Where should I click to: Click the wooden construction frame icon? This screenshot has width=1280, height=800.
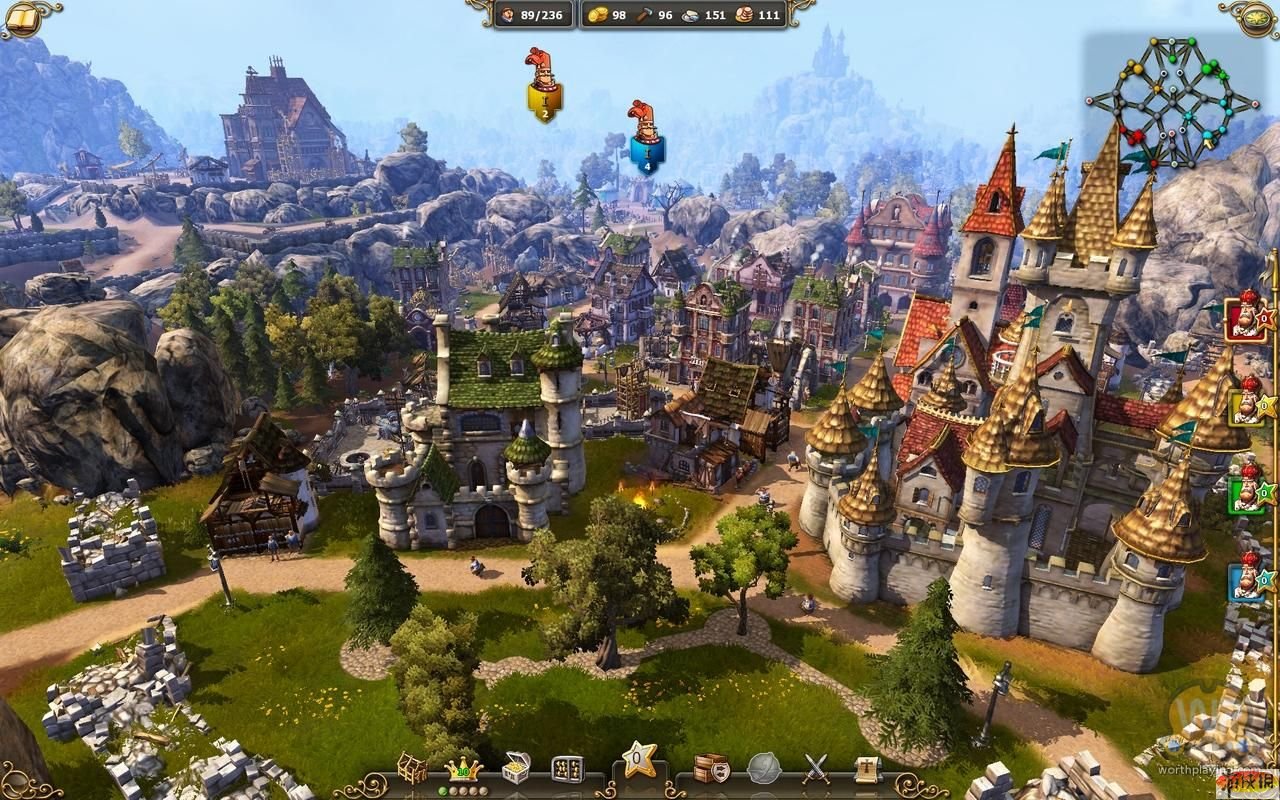click(412, 766)
